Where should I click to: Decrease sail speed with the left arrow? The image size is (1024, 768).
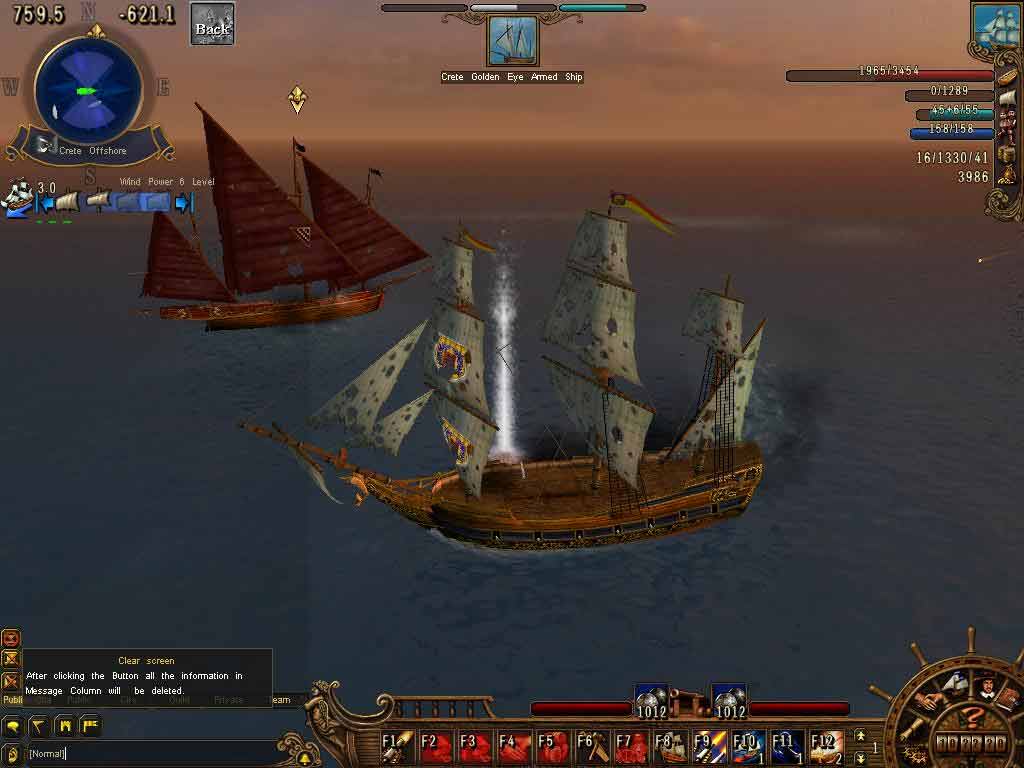[44, 203]
